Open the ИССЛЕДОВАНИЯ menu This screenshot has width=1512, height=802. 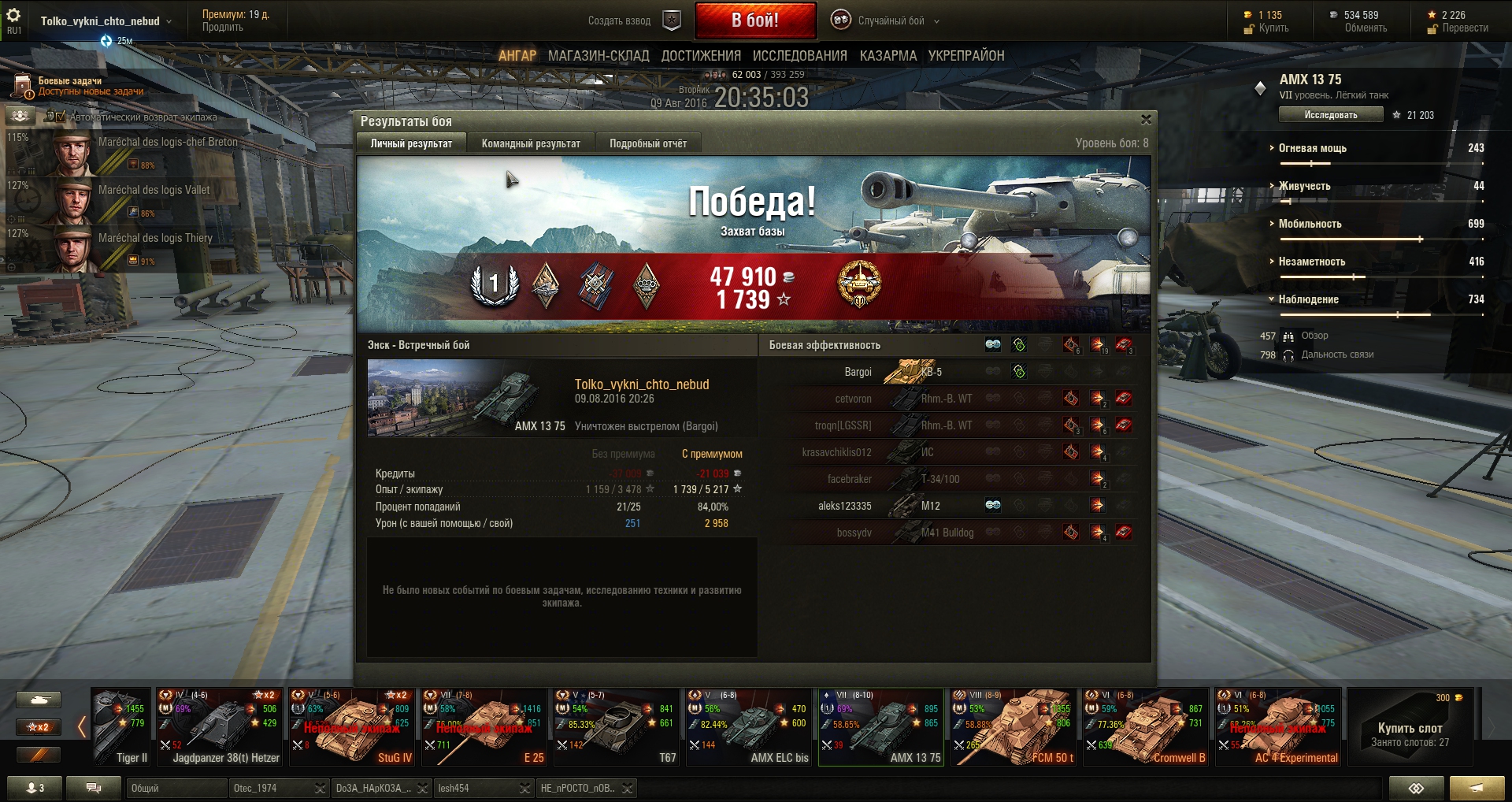tap(799, 56)
